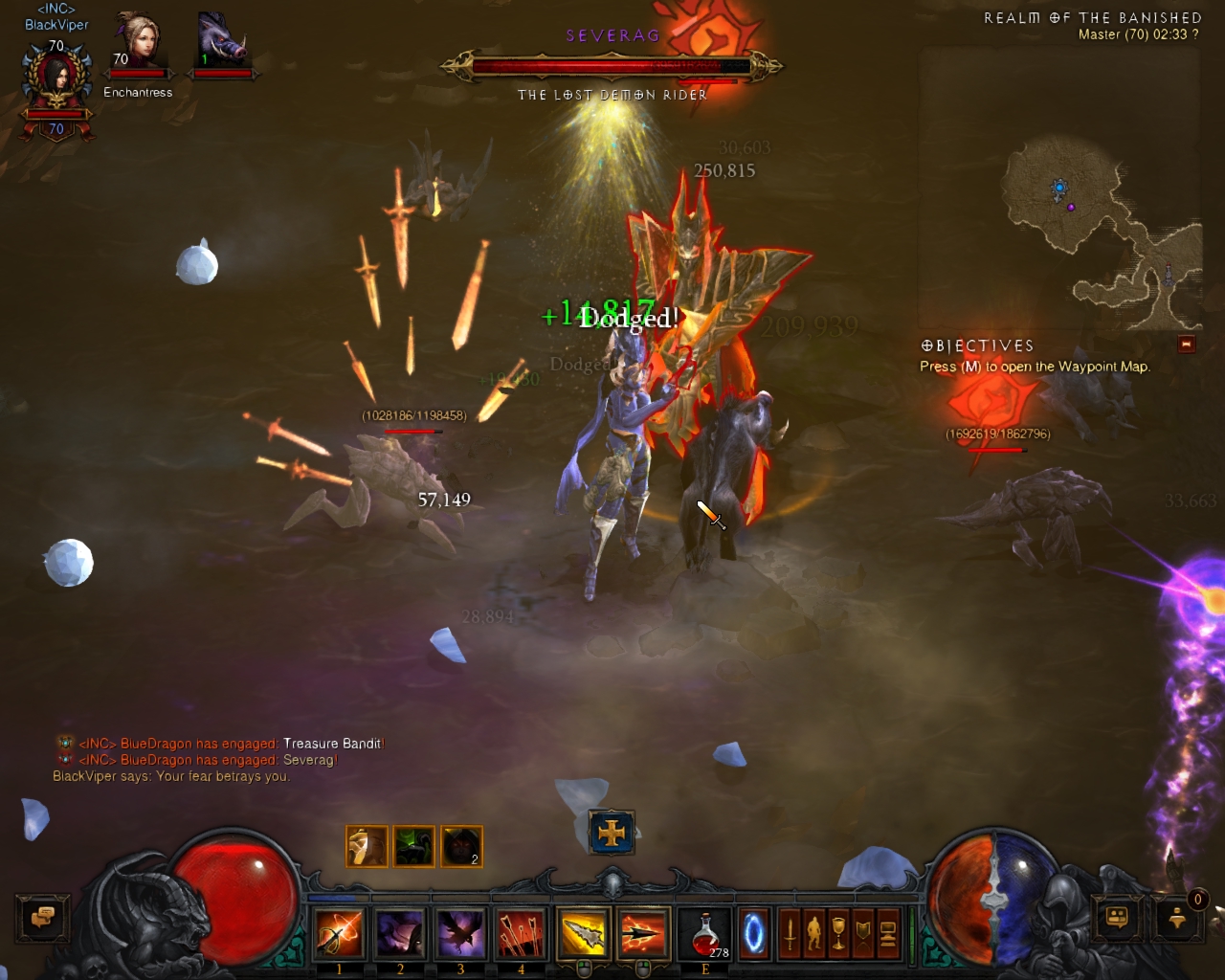
Task: Click the blue cross shrine buff icon
Action: click(x=612, y=833)
